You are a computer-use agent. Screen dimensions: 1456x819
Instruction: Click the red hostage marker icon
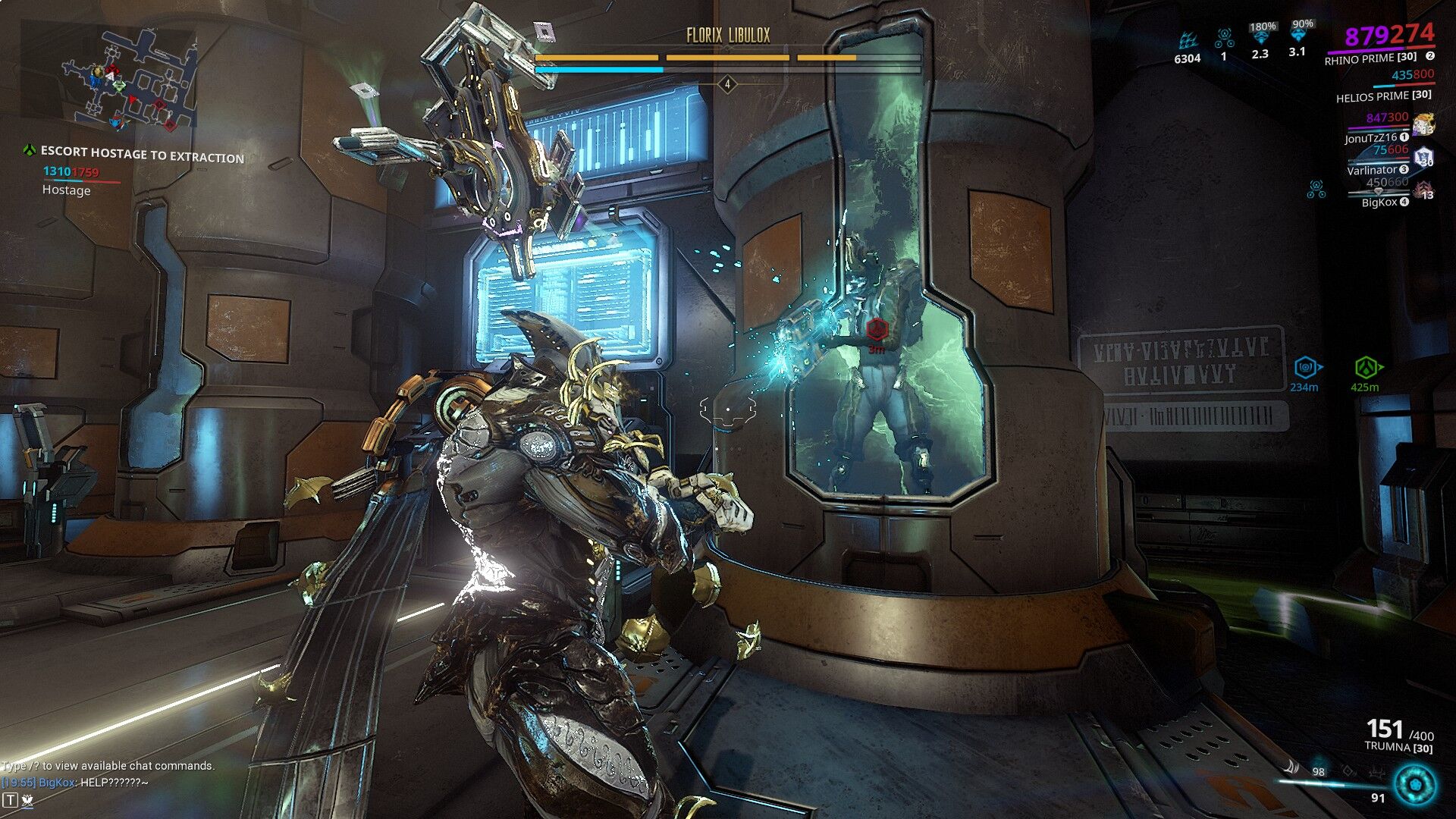pos(877,330)
